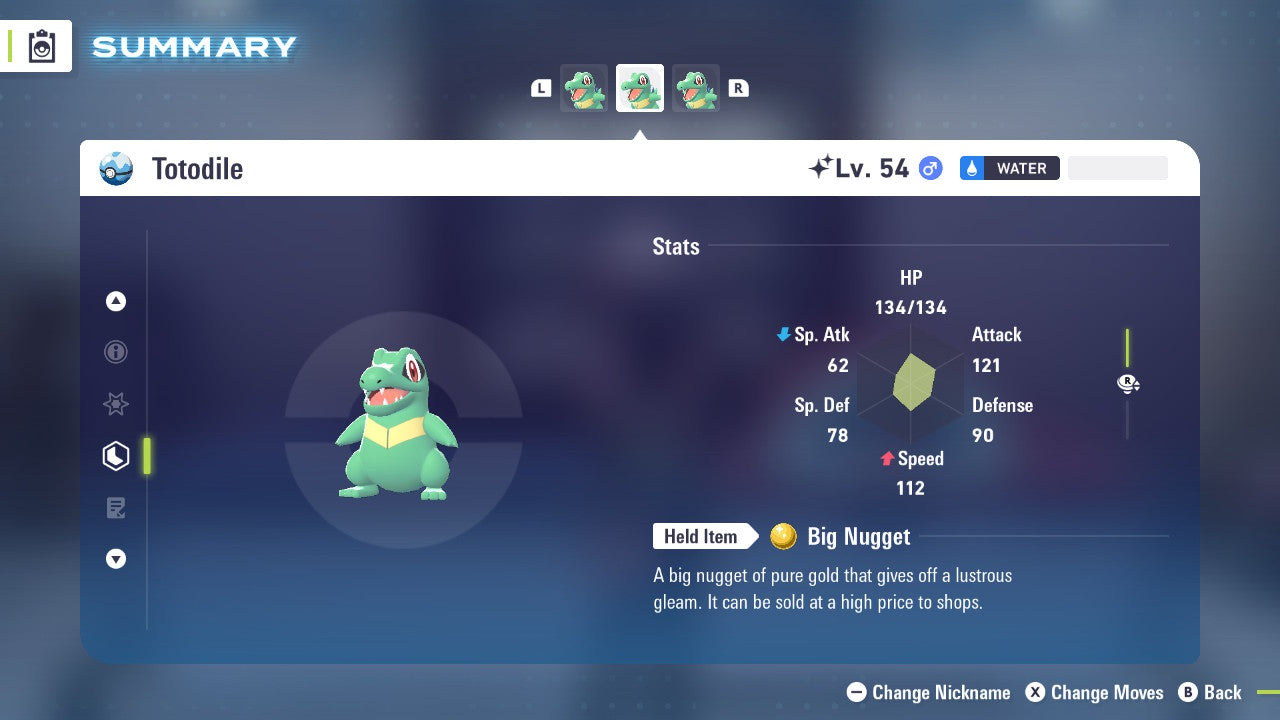
Task: Click the Poké Ball icon beside Totodile
Action: 116,169
